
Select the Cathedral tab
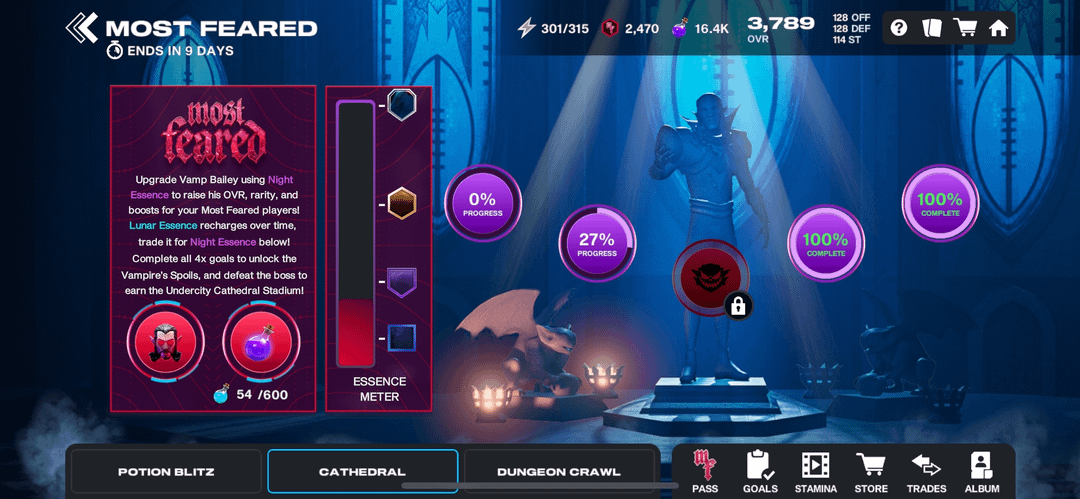pyautogui.click(x=362, y=471)
